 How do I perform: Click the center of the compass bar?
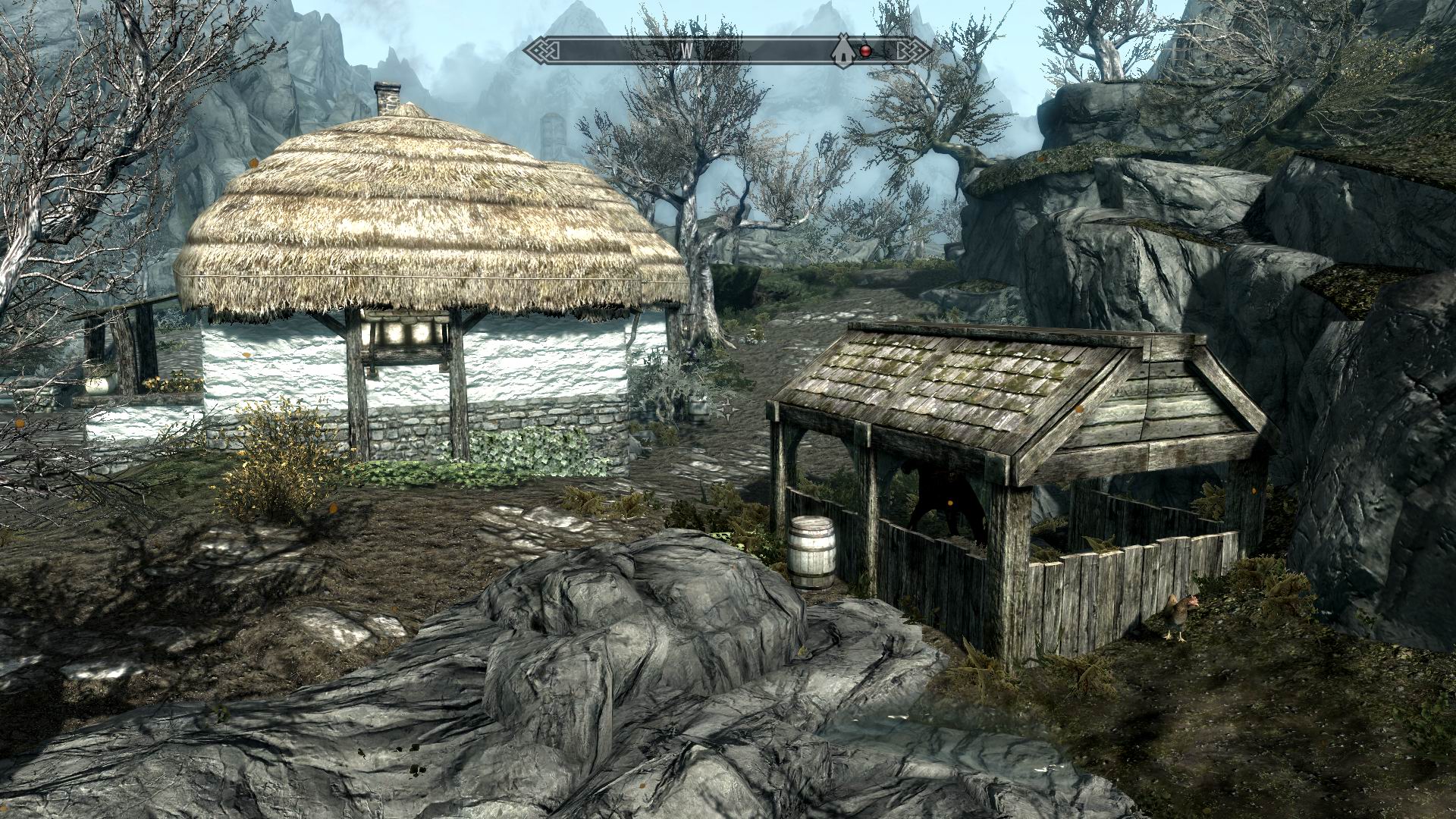click(x=730, y=50)
